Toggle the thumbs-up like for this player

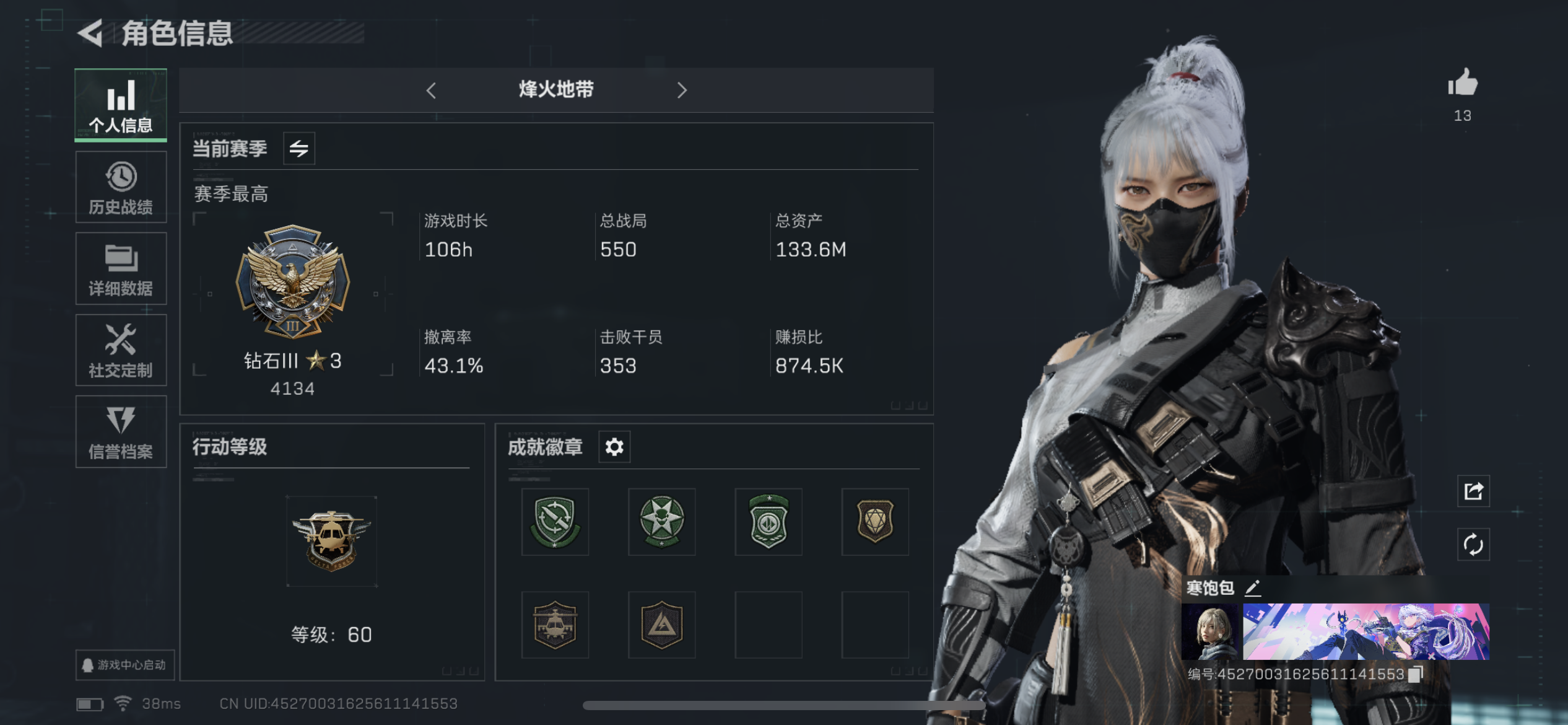point(1464,87)
